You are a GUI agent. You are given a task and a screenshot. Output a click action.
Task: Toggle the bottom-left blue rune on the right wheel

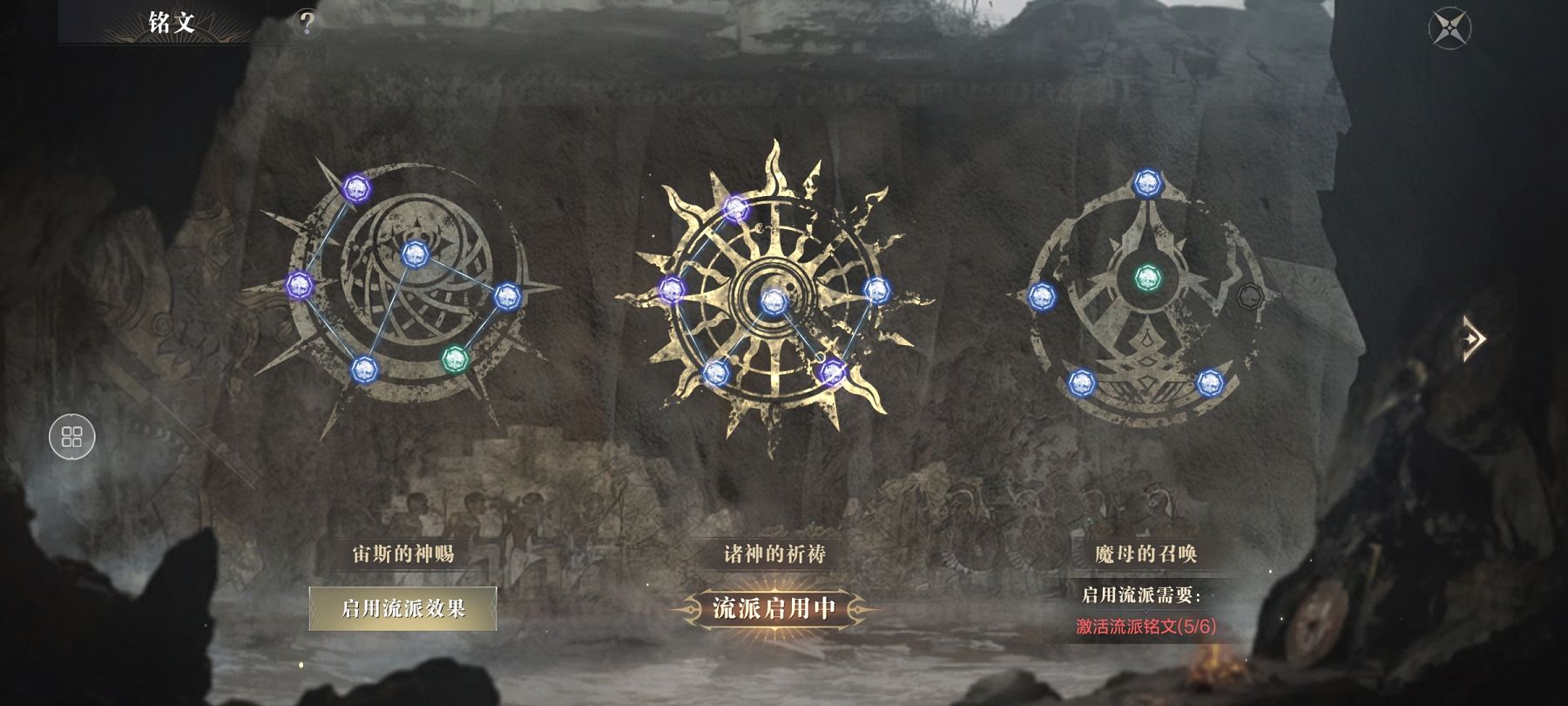1082,382
